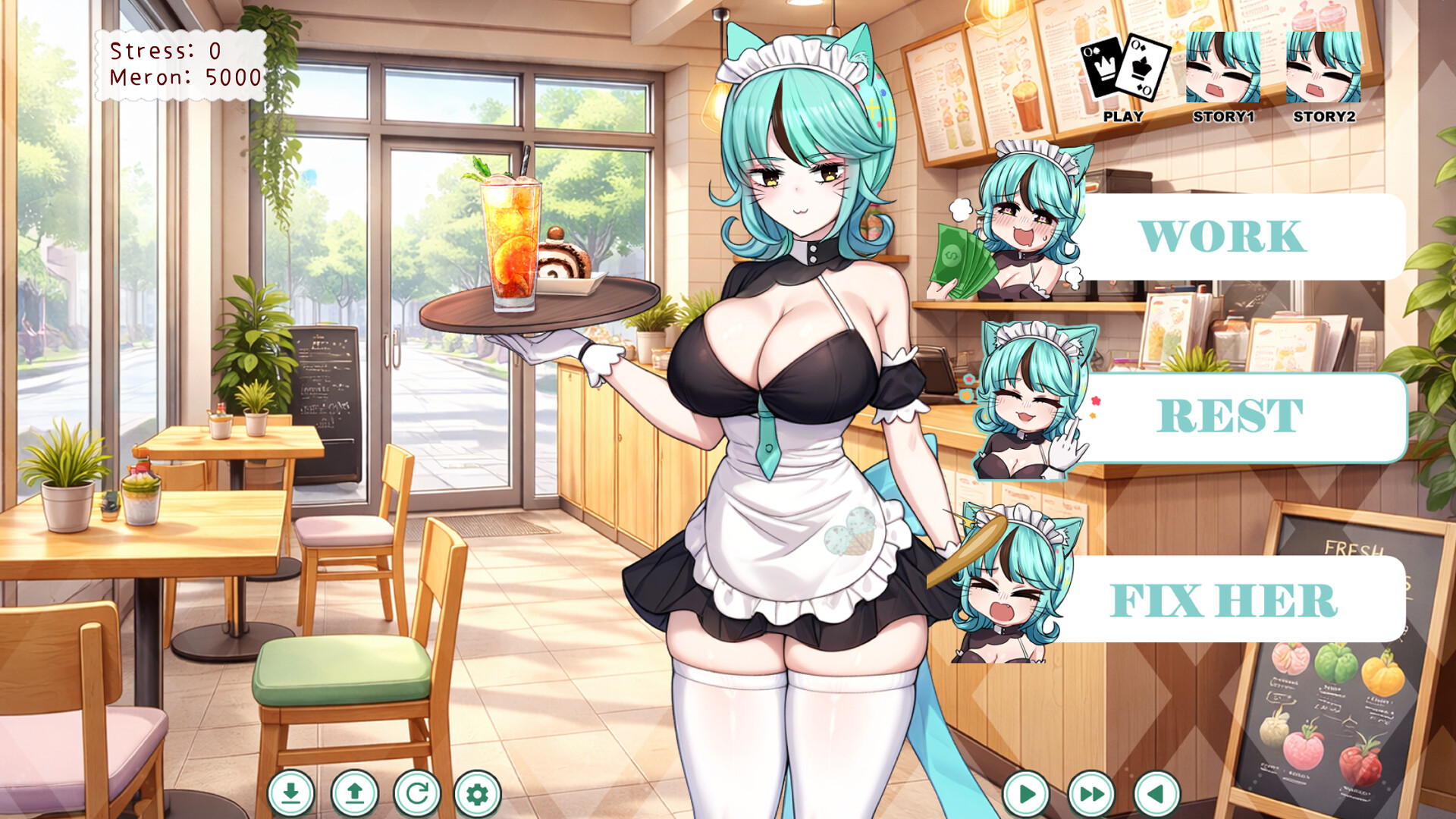Select the REST action button

[x=1228, y=416]
